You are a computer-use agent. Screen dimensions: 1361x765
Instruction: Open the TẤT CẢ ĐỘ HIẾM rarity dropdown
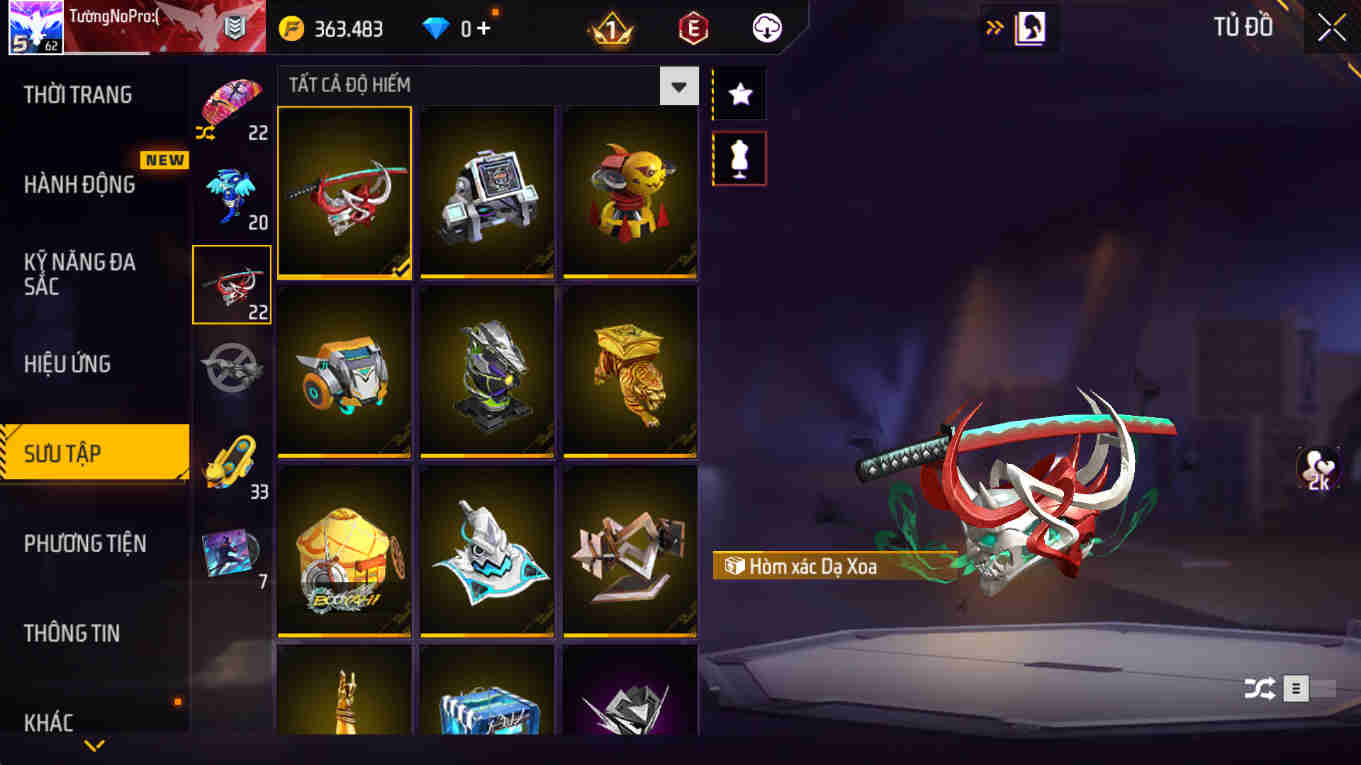679,86
